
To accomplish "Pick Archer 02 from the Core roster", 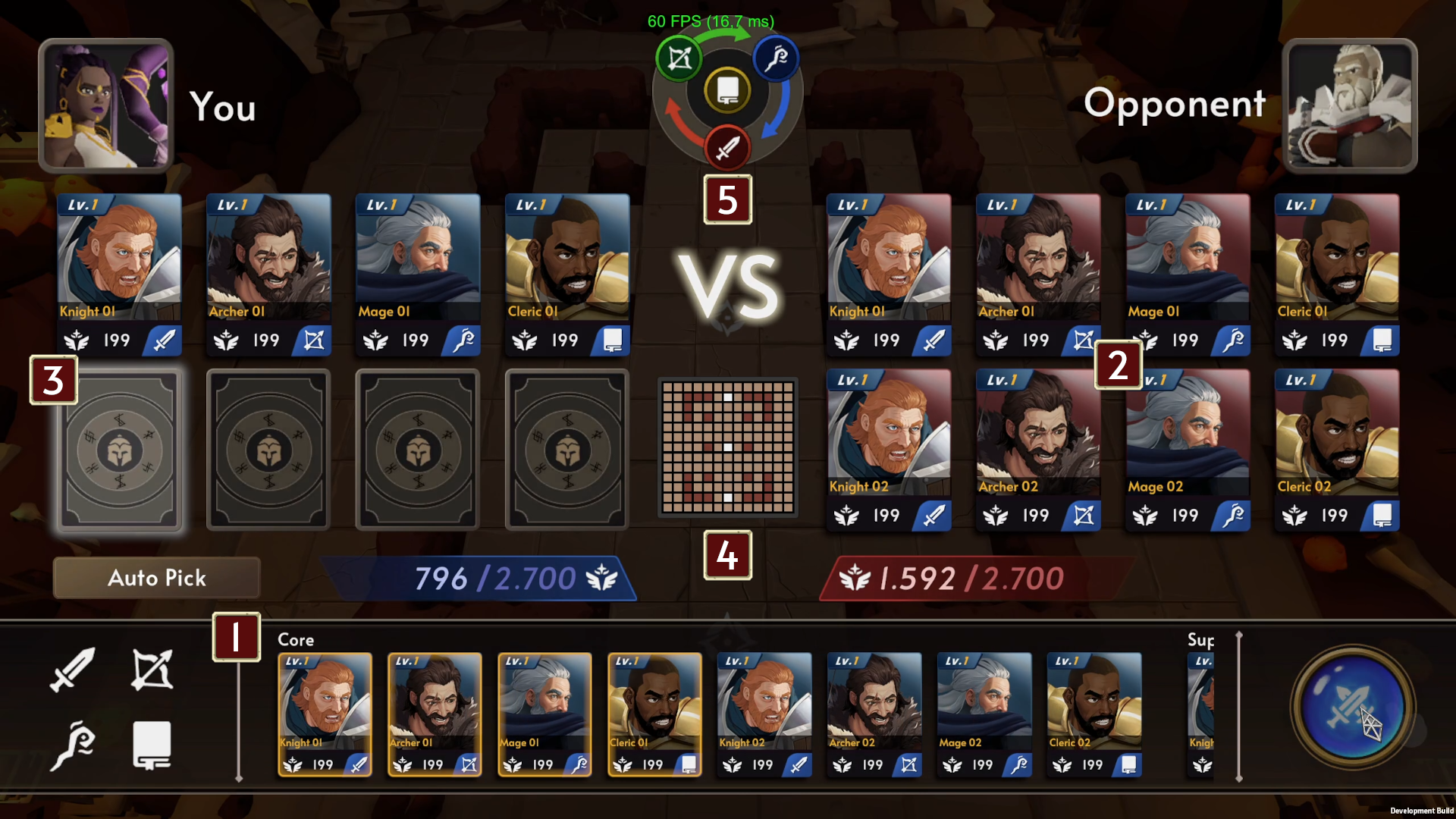I will tap(874, 714).
